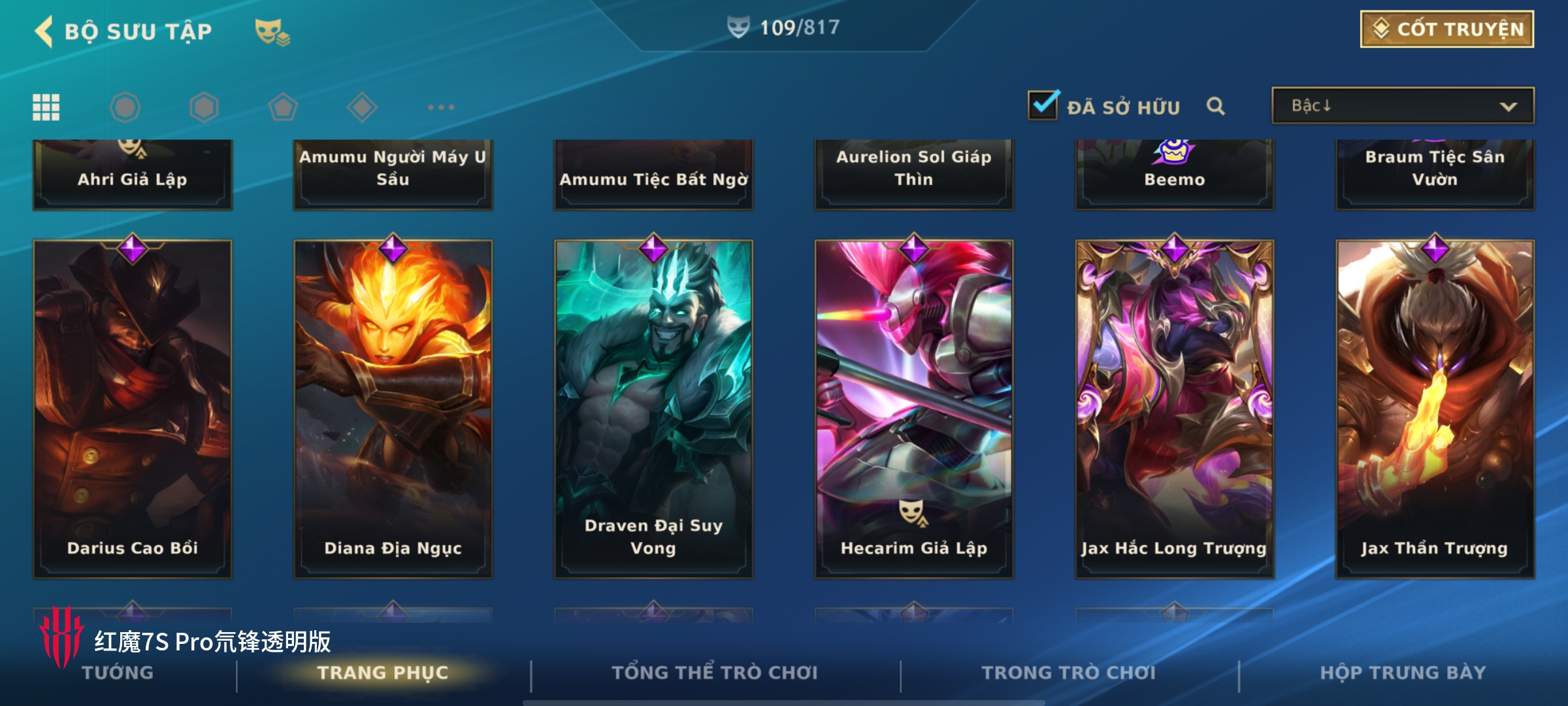
Task: Switch to the Tổng Thể Trò Chơi tab
Action: pos(714,673)
